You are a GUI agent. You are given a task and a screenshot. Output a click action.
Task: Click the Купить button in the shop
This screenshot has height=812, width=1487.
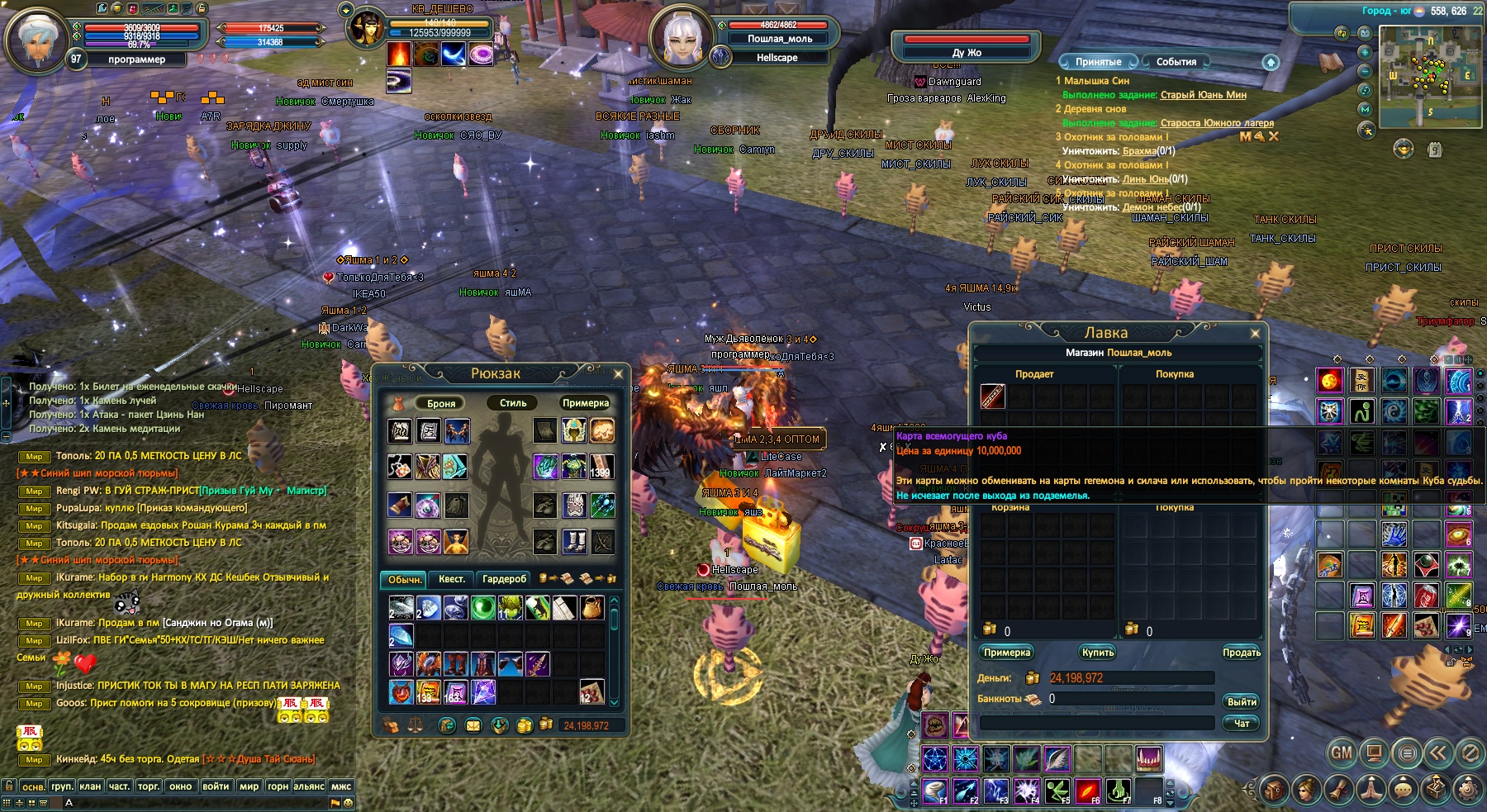tap(1098, 653)
